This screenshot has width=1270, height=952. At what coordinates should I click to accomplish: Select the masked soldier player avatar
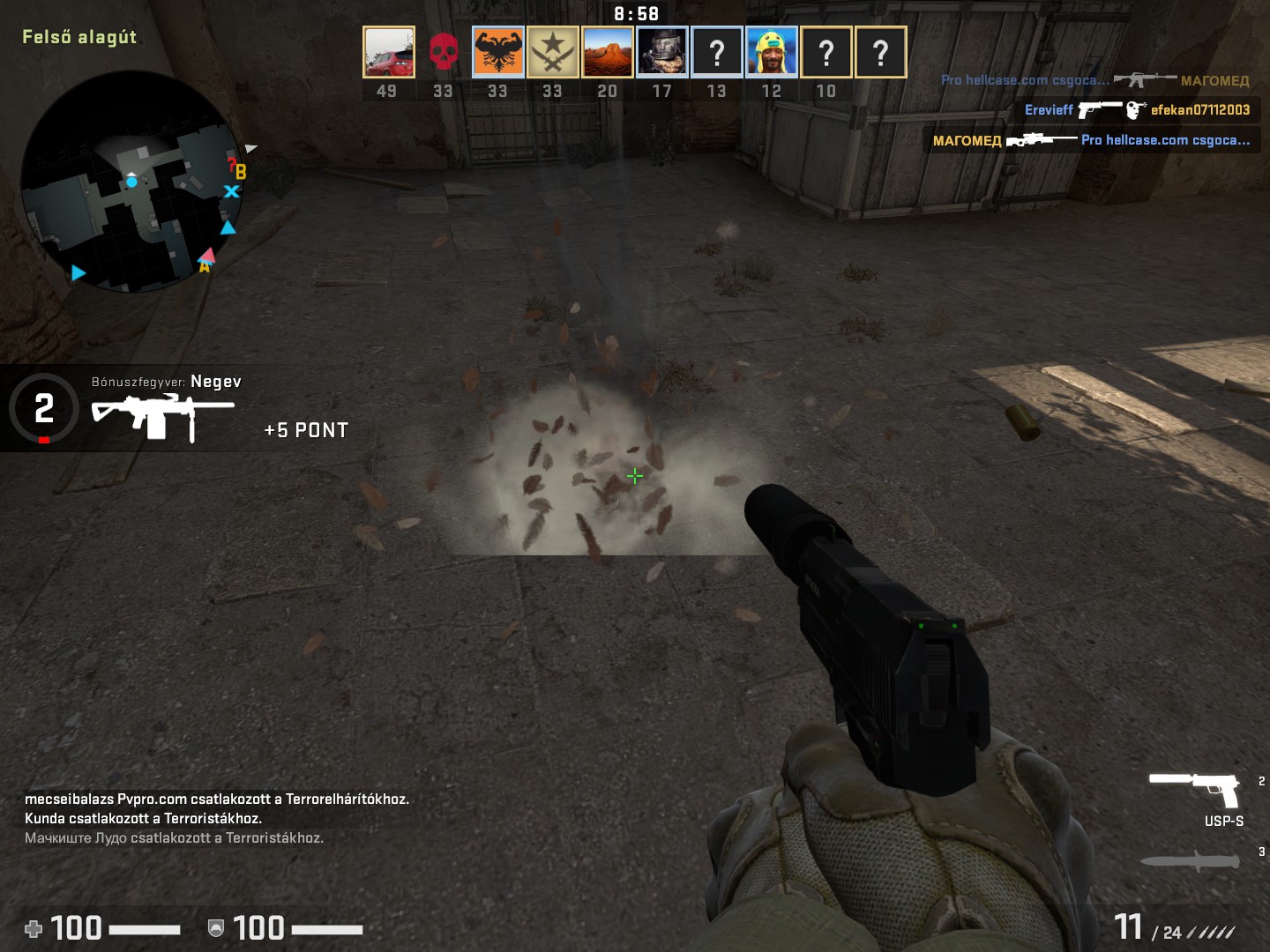pos(662,52)
